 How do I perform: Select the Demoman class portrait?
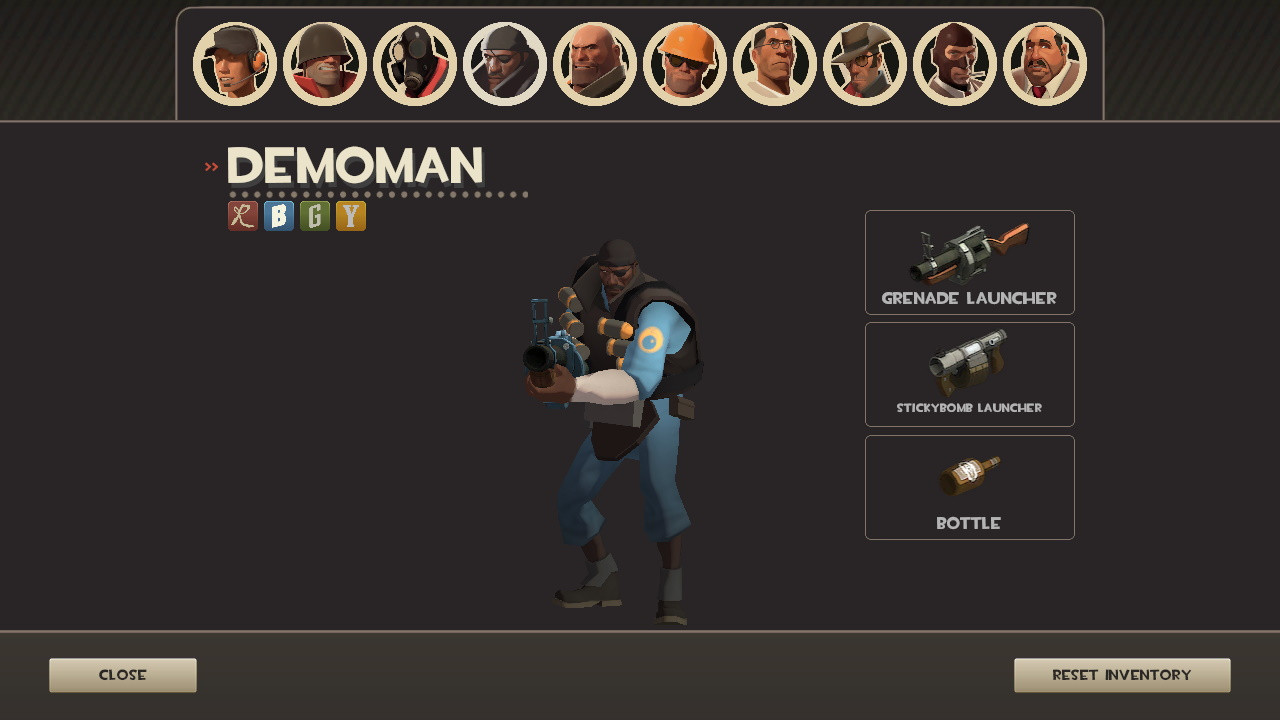505,64
